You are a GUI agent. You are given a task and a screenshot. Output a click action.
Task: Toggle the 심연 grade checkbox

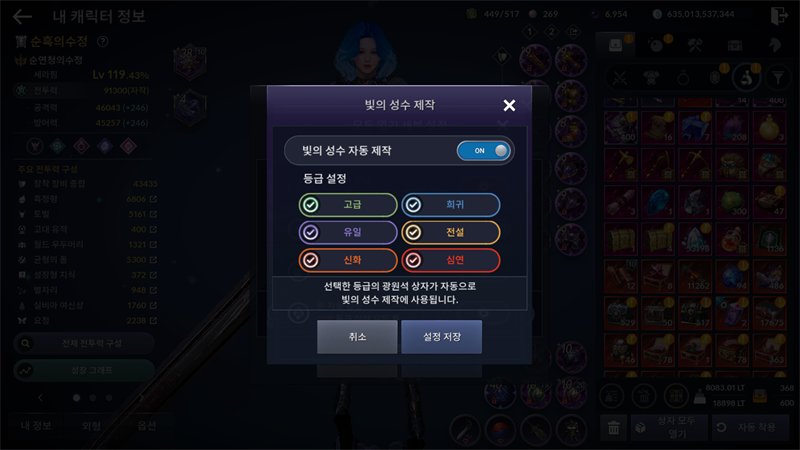point(451,260)
